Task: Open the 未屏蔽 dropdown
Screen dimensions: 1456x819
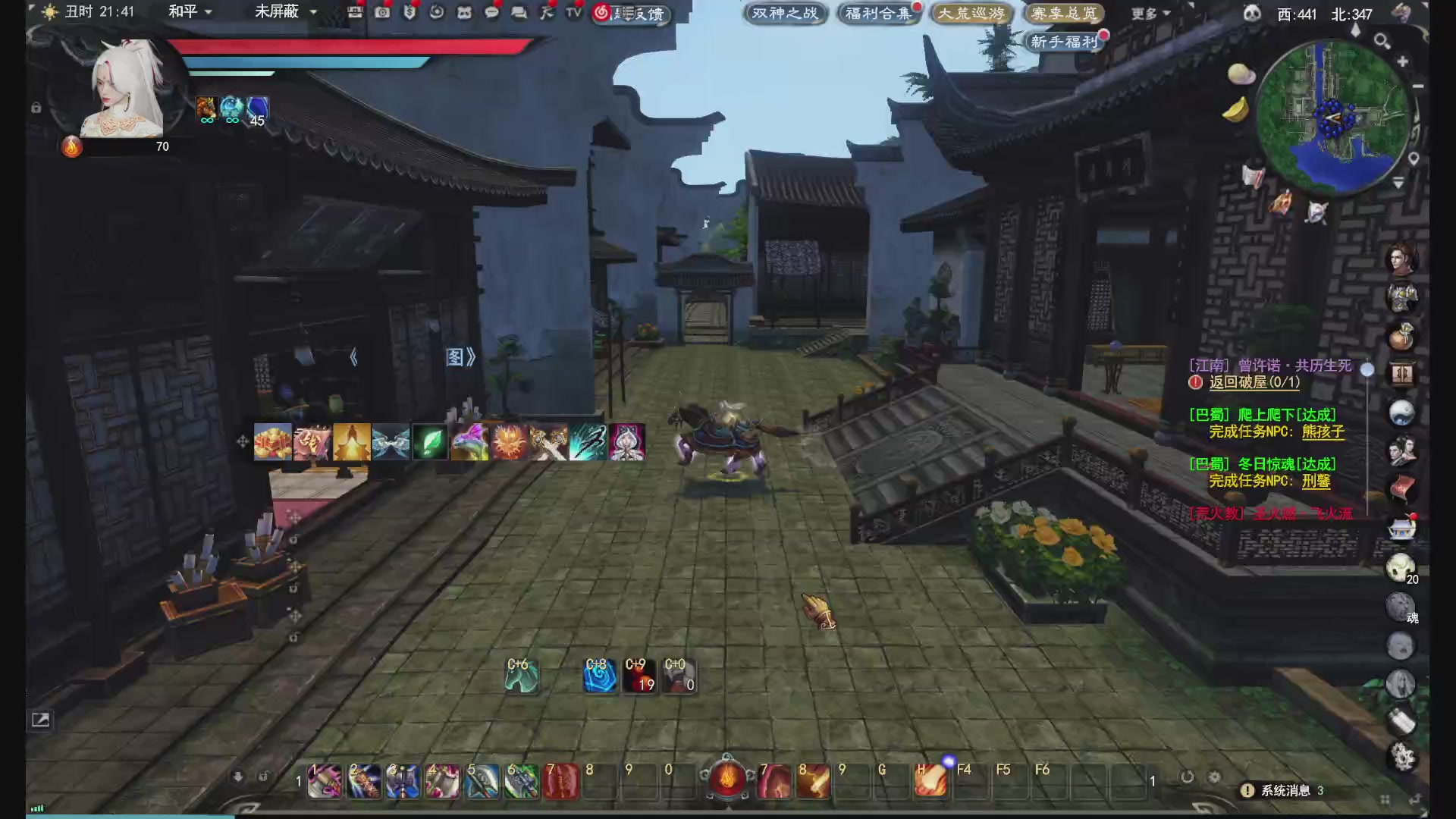Action: [x=281, y=12]
